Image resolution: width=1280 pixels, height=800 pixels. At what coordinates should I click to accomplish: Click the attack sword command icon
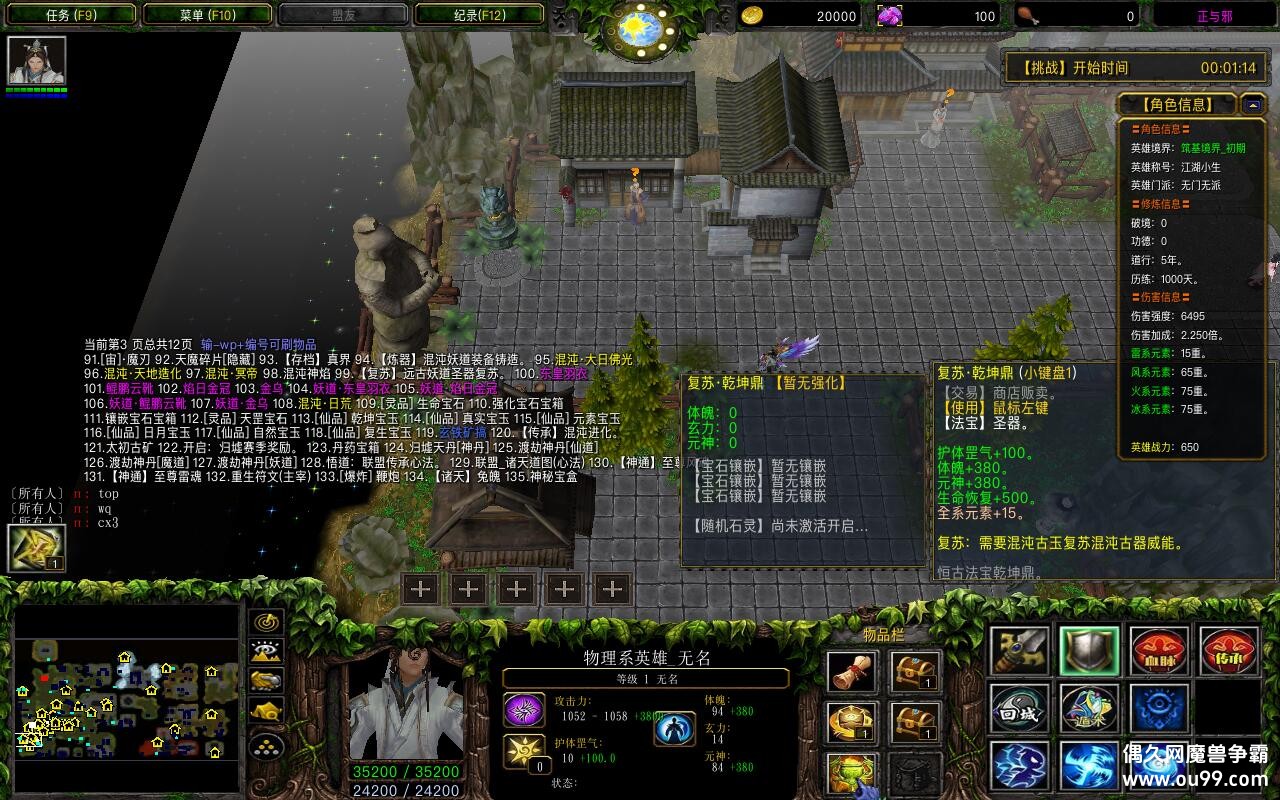1018,650
